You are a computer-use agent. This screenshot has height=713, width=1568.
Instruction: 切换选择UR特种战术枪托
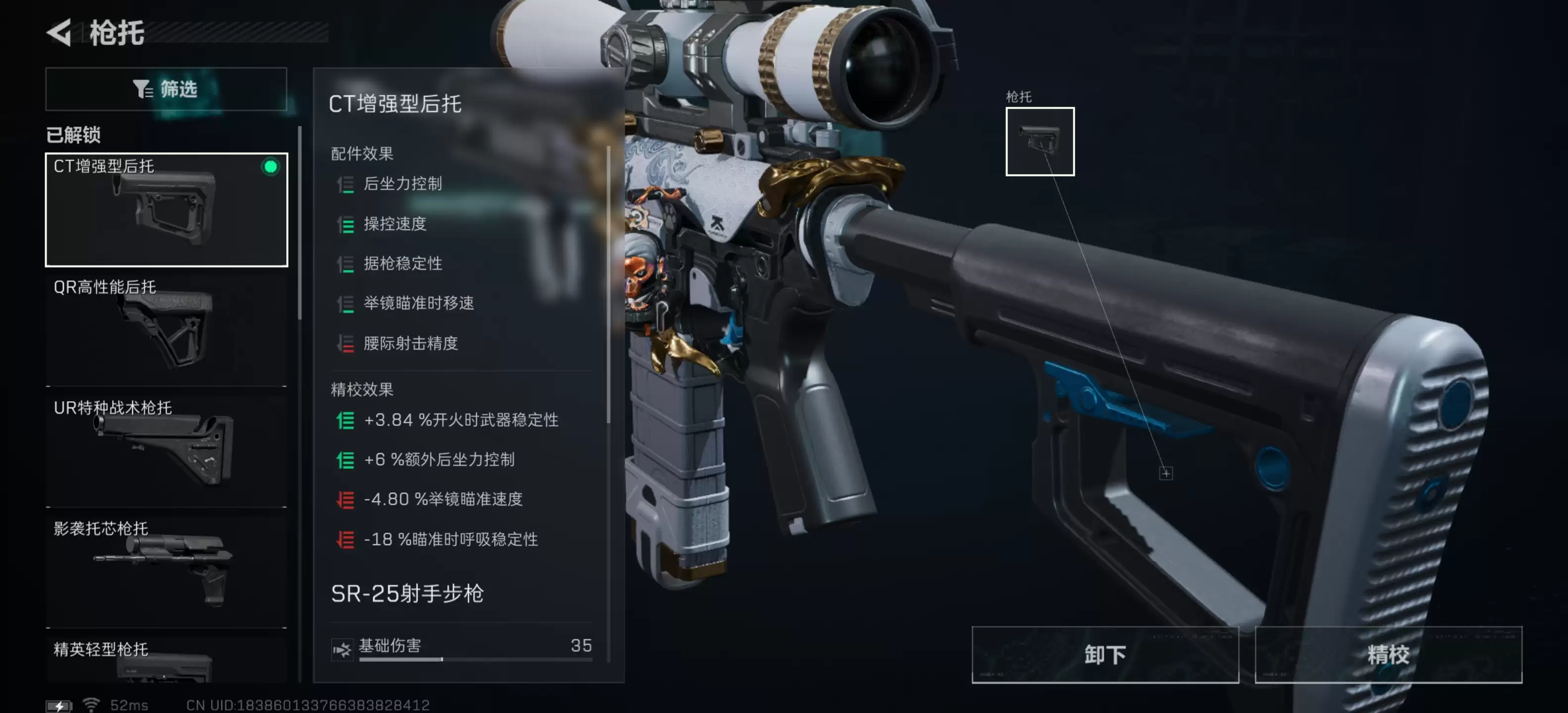click(x=166, y=450)
